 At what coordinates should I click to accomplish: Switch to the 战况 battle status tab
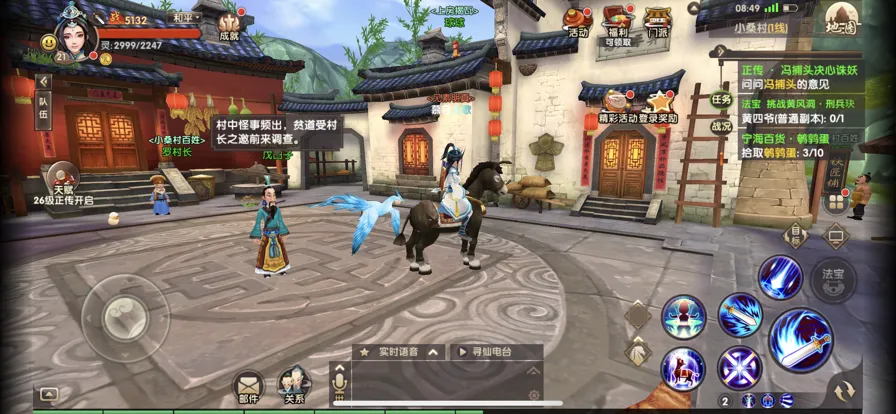point(721,126)
